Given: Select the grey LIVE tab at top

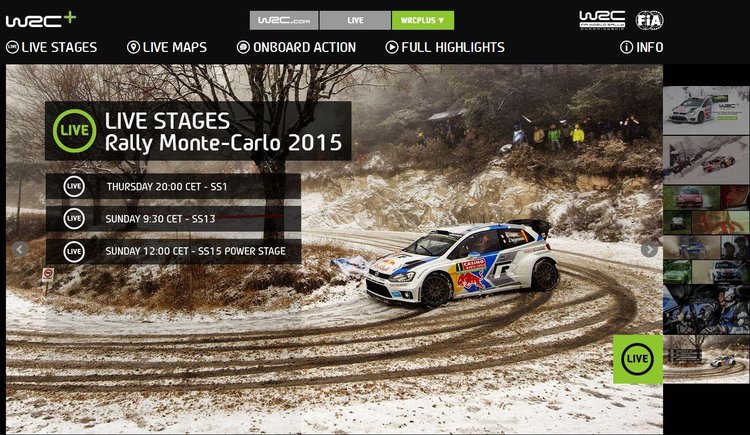Looking at the screenshot, I should click(x=355, y=20).
